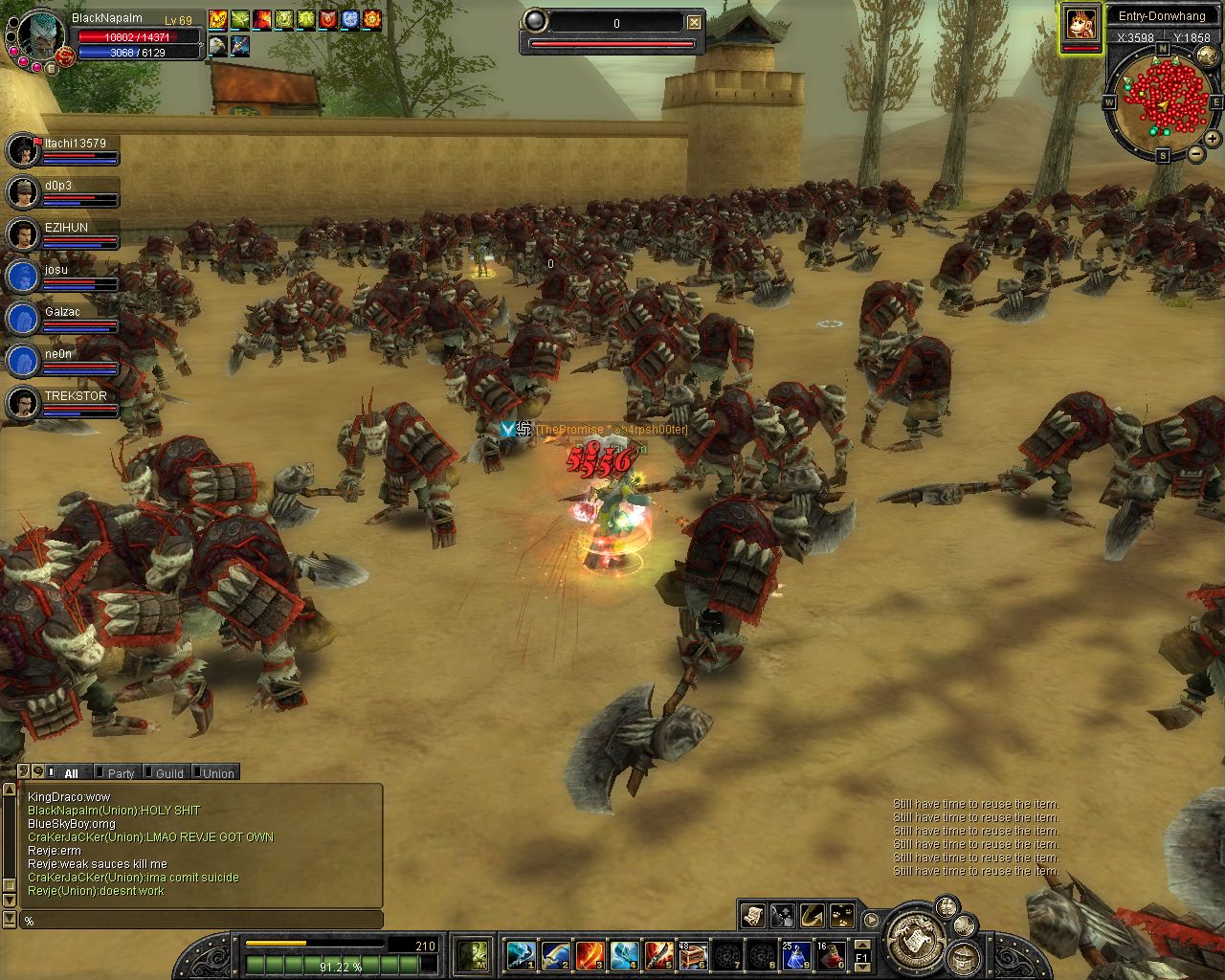Zoom in the minimap with plus button

click(1214, 139)
